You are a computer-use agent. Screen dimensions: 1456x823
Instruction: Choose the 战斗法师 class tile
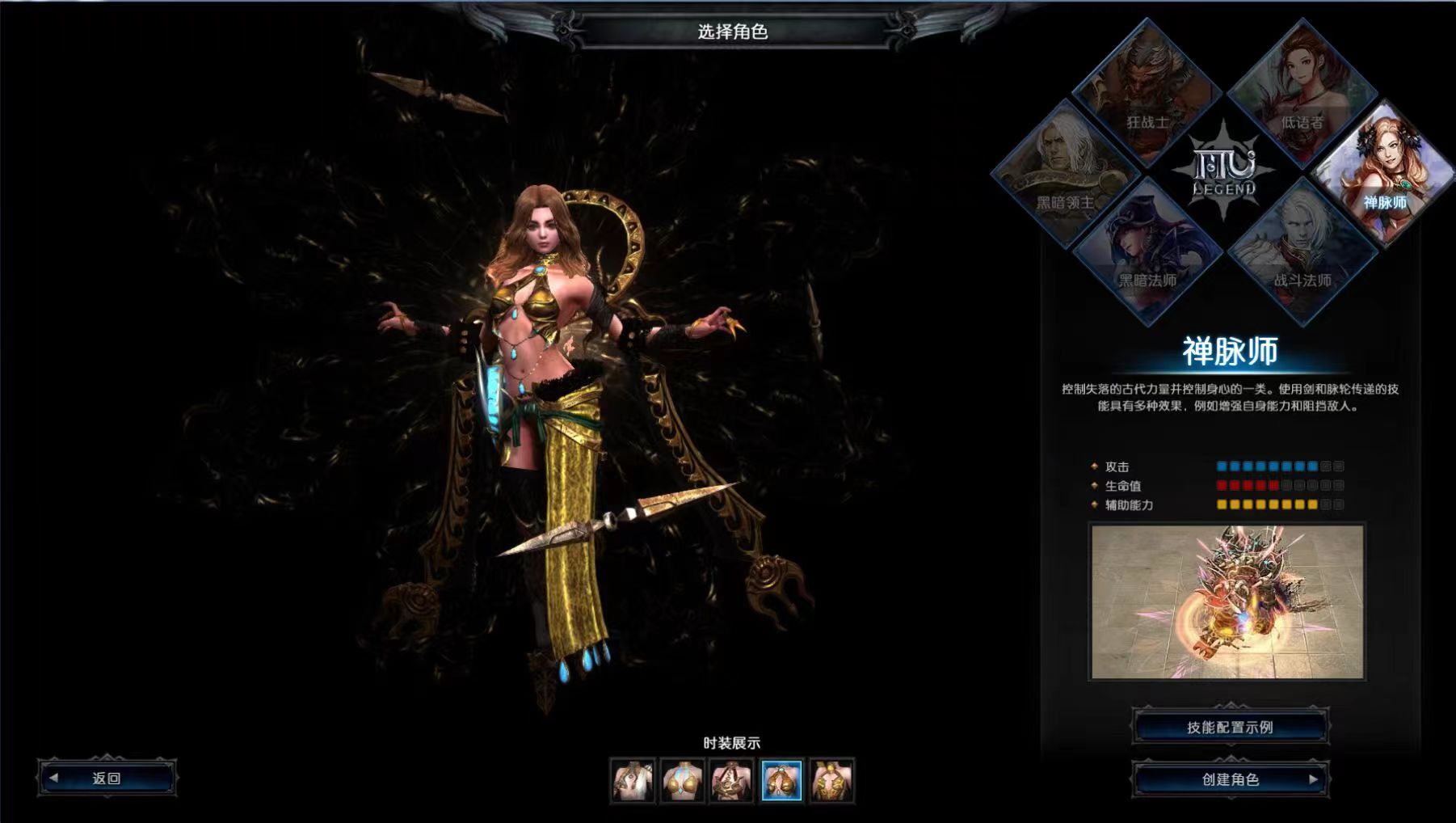point(1302,251)
